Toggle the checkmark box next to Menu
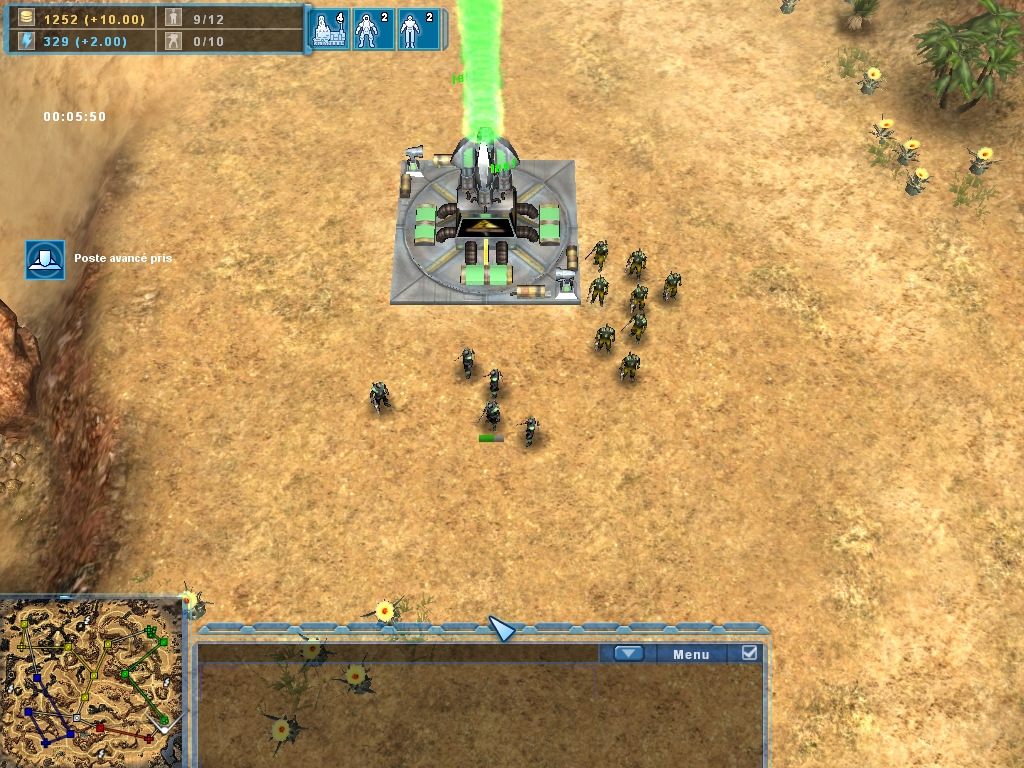Viewport: 1024px width, 768px height. coord(749,654)
